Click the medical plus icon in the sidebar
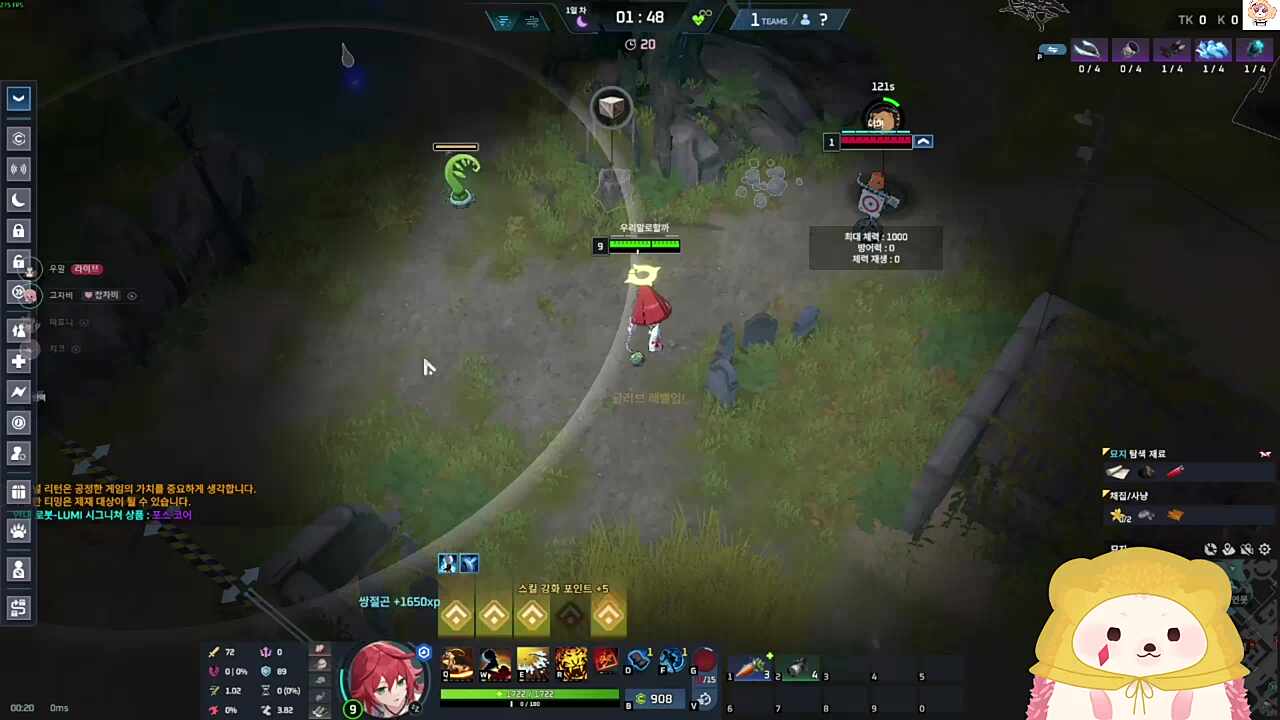This screenshot has height=720, width=1280. click(x=19, y=361)
